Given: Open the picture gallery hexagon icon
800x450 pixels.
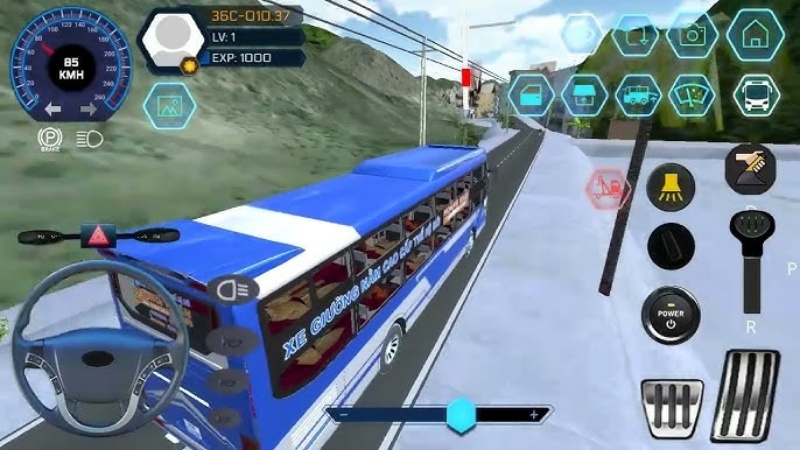Looking at the screenshot, I should pyautogui.click(x=168, y=106).
